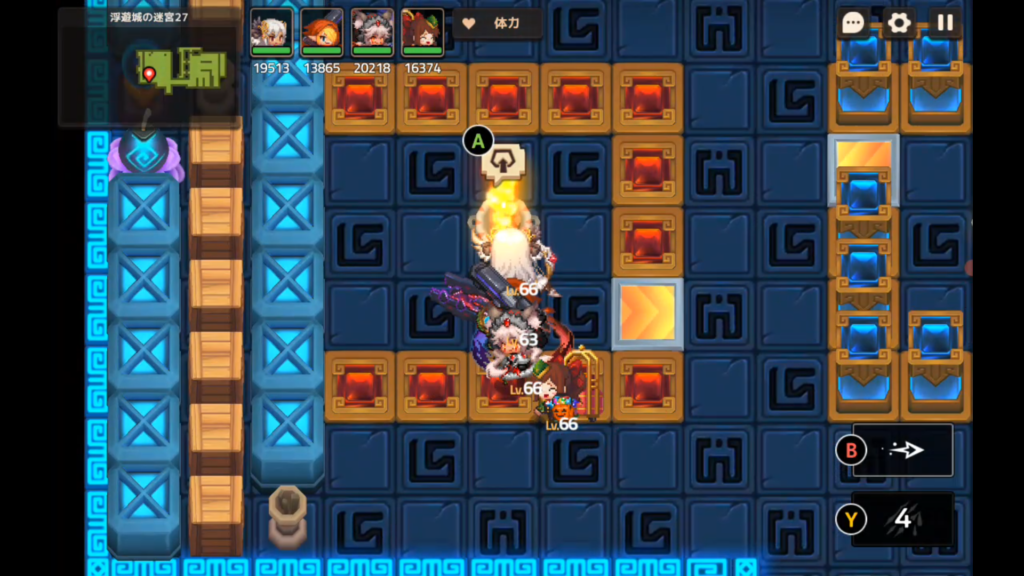Select the orange-haired hero portrait

pyautogui.click(x=321, y=33)
